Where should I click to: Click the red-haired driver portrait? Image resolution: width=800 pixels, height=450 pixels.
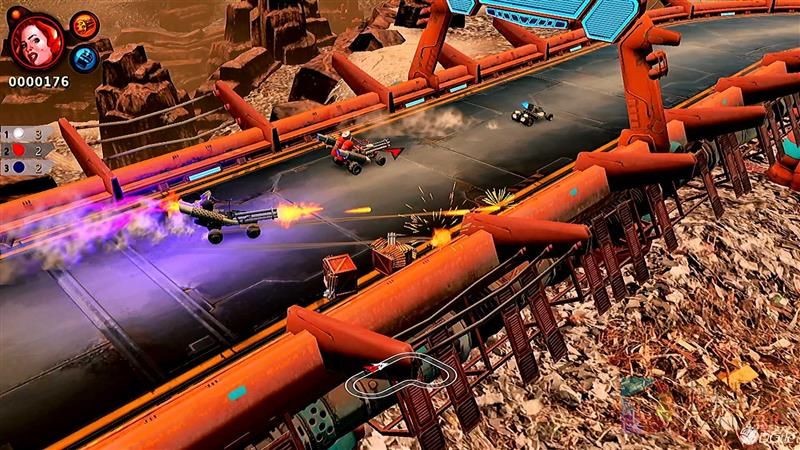[x=37, y=41]
